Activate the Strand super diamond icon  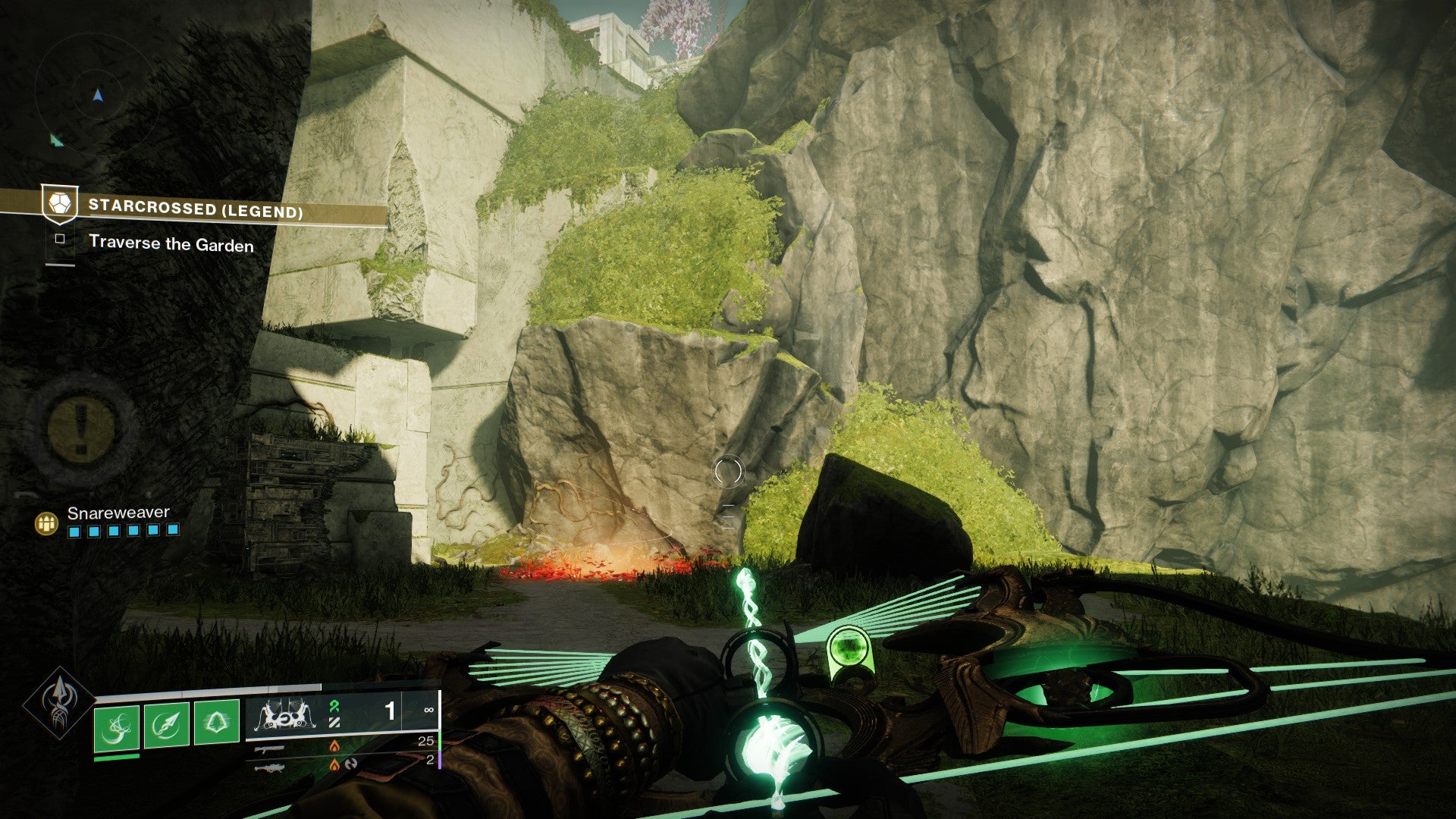(x=59, y=701)
